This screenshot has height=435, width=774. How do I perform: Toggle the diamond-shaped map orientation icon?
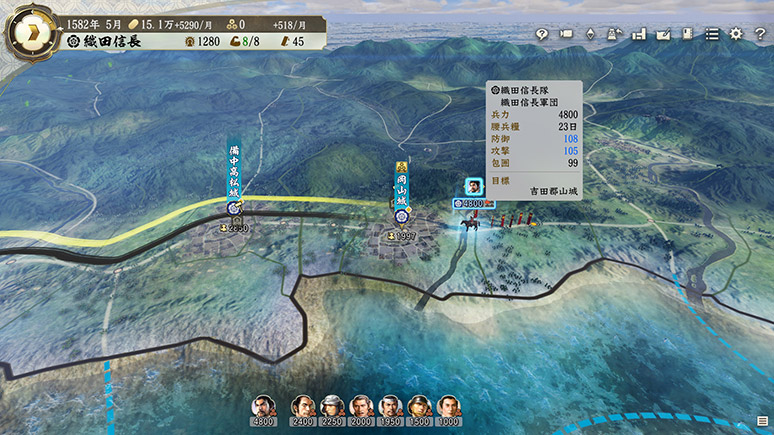coord(590,34)
